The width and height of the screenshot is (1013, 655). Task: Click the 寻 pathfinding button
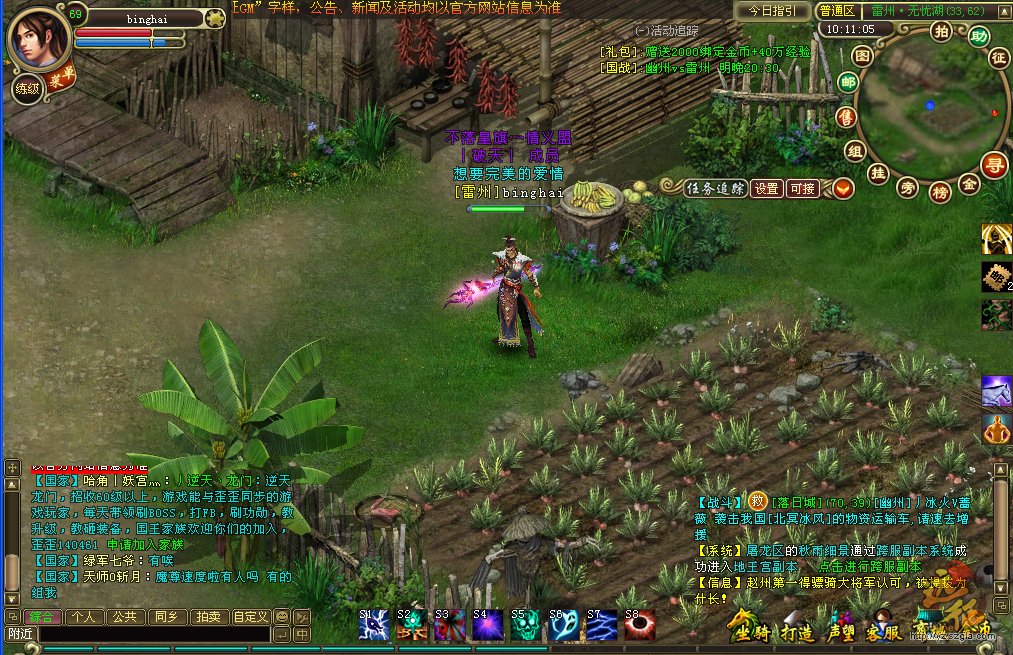coord(993,165)
